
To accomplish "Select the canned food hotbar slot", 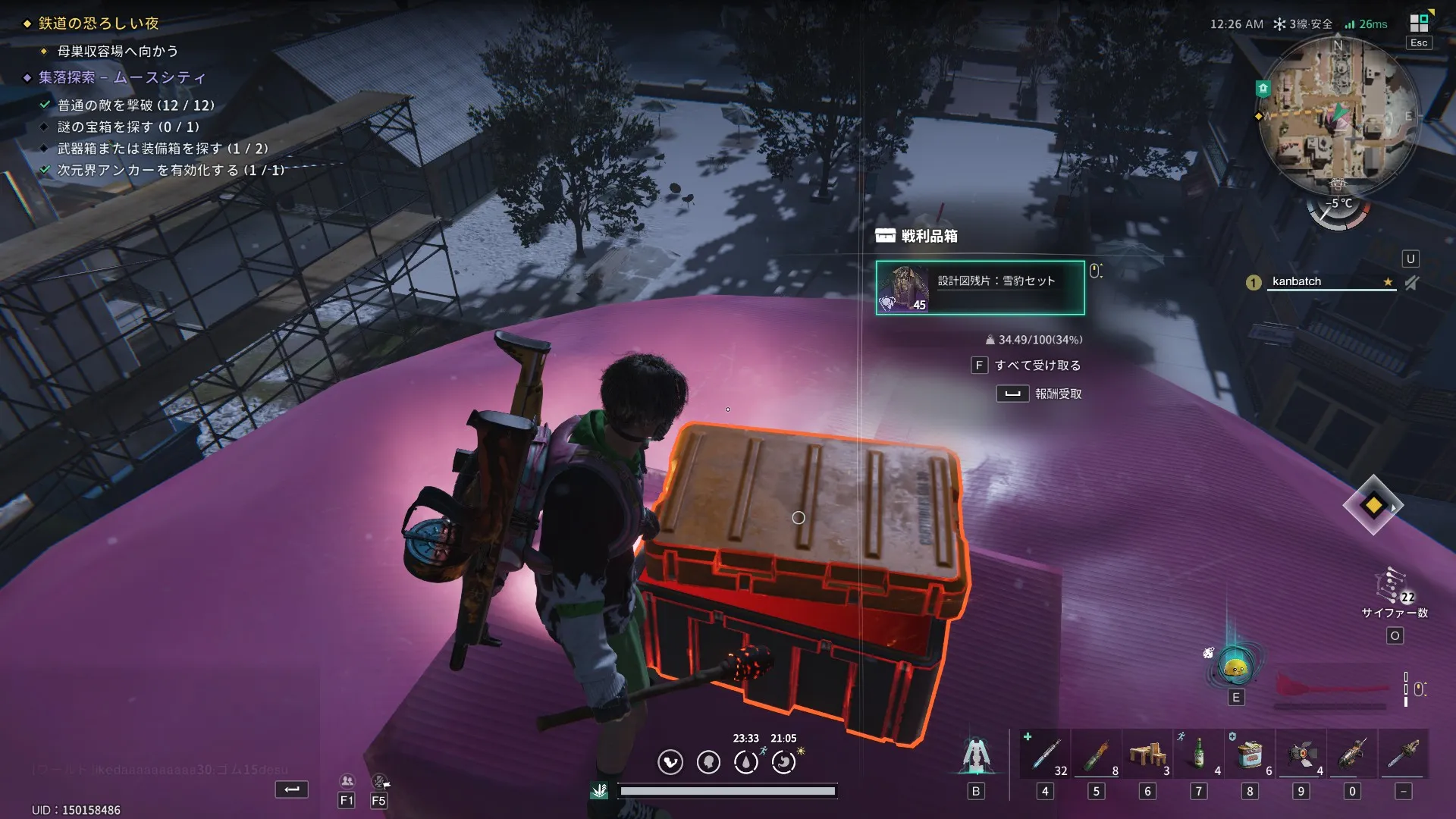I will tap(1250, 755).
